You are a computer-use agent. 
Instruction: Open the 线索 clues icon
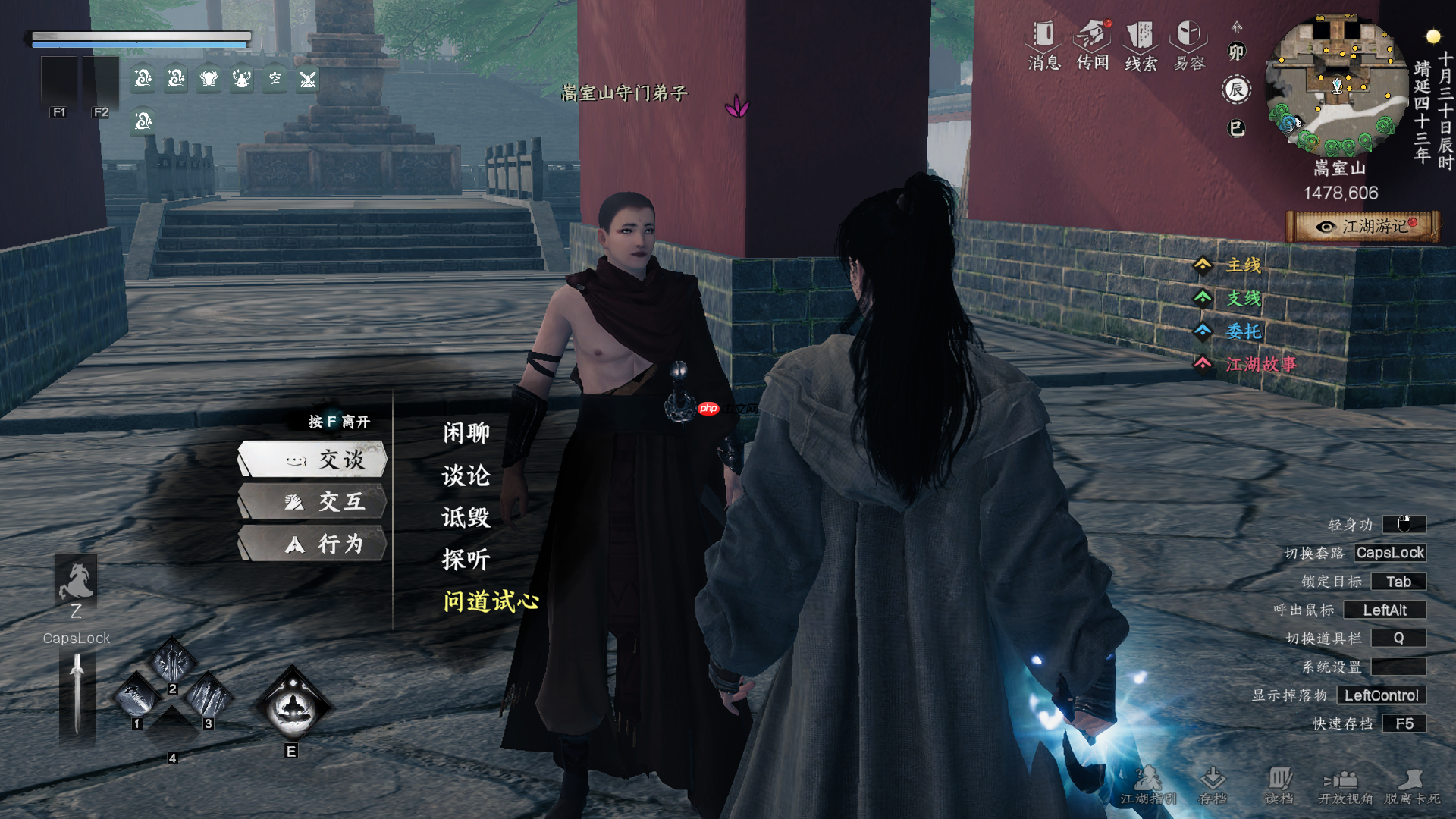pos(1141,45)
